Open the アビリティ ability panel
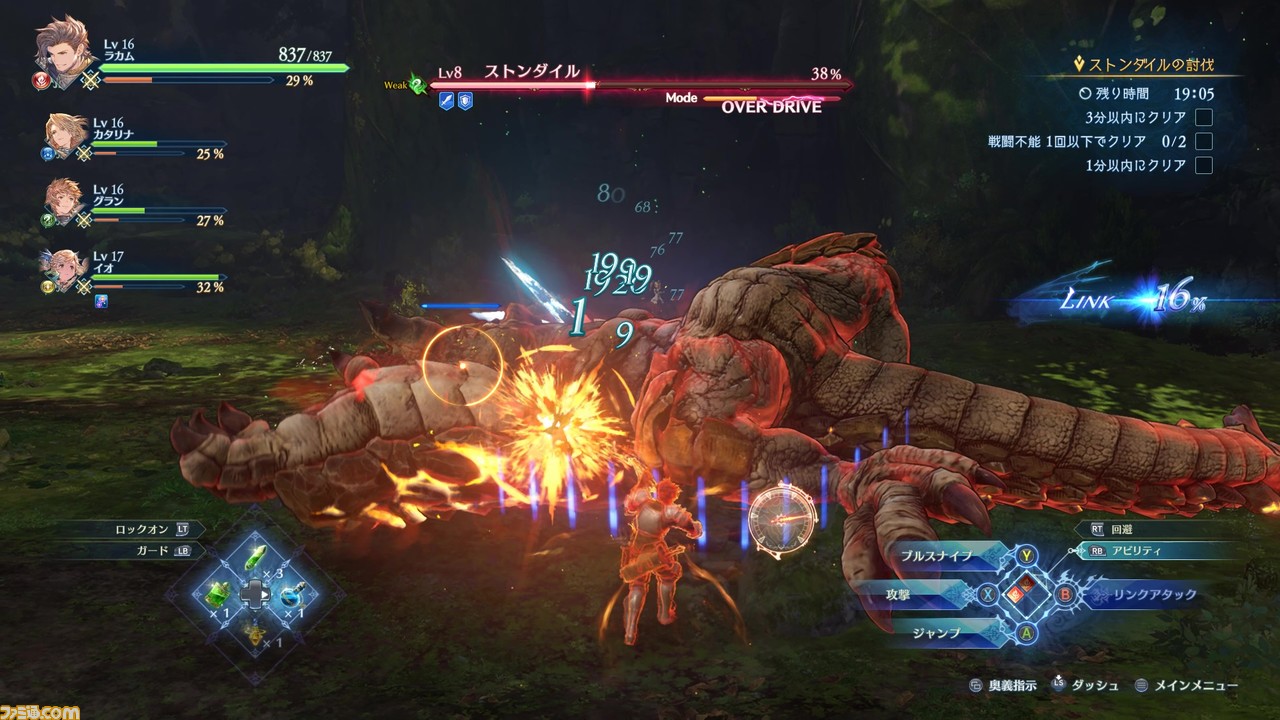 point(1137,550)
